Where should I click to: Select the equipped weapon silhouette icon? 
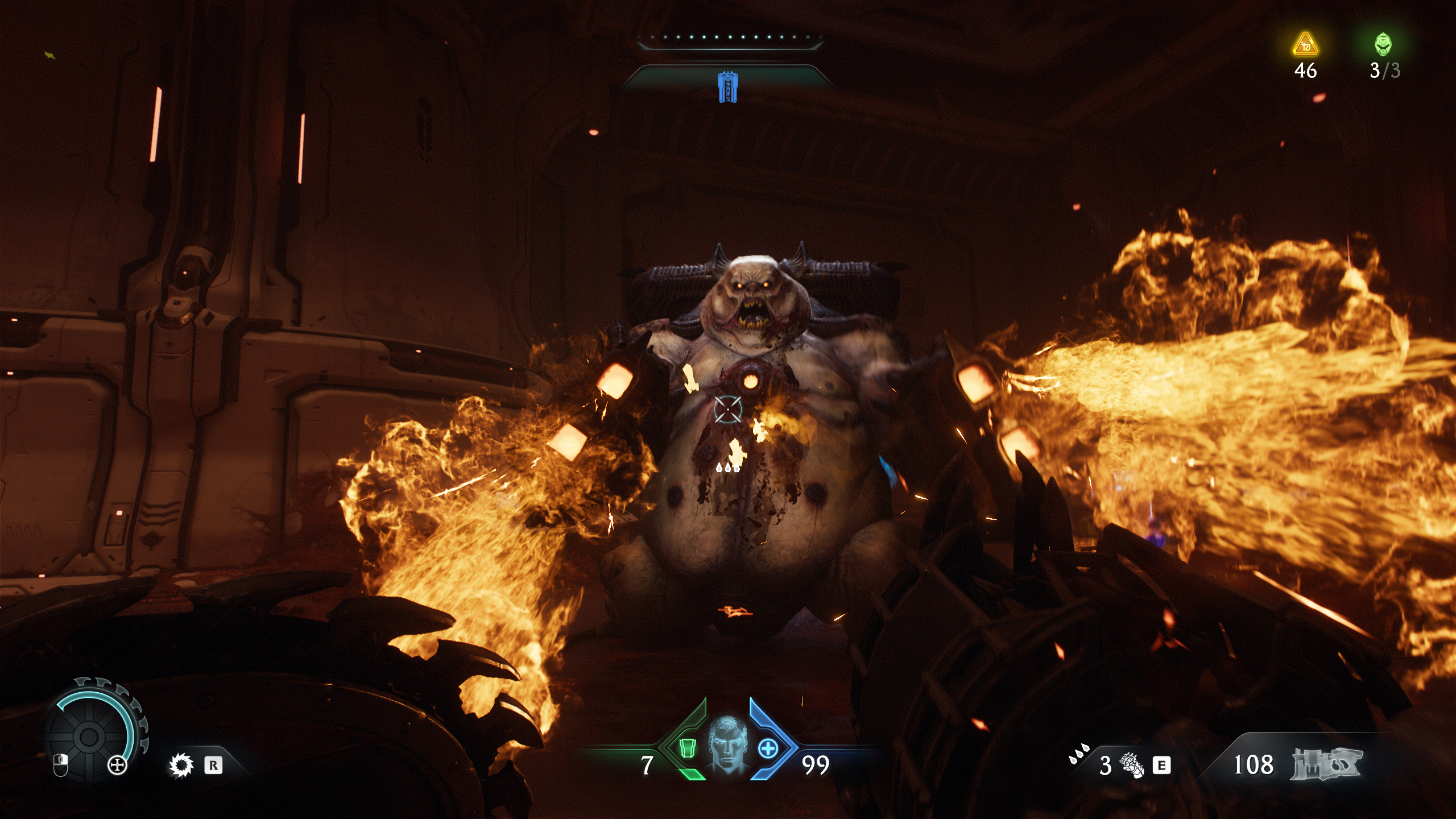coord(1326,764)
